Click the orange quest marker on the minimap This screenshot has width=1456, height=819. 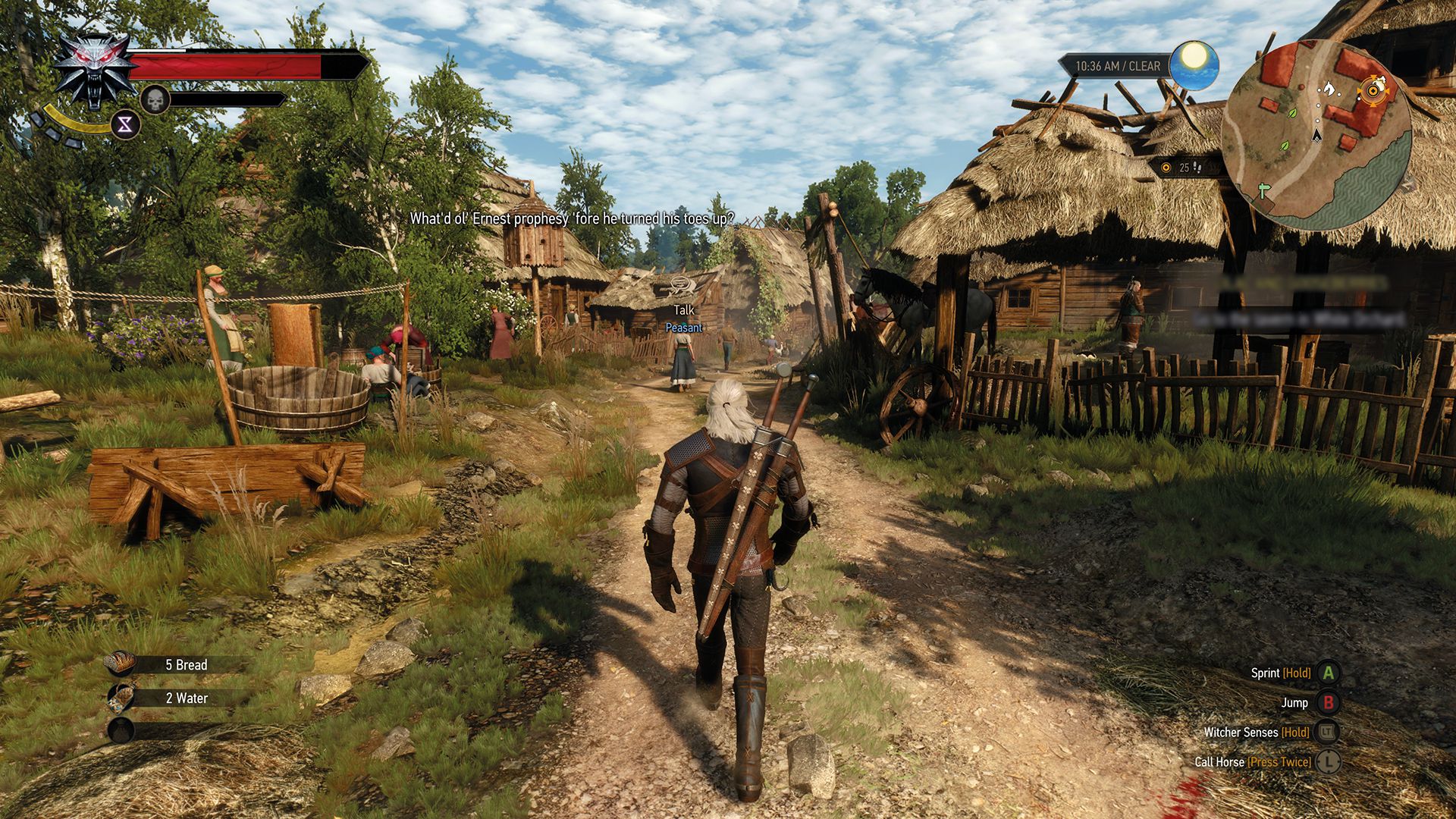point(1373,90)
